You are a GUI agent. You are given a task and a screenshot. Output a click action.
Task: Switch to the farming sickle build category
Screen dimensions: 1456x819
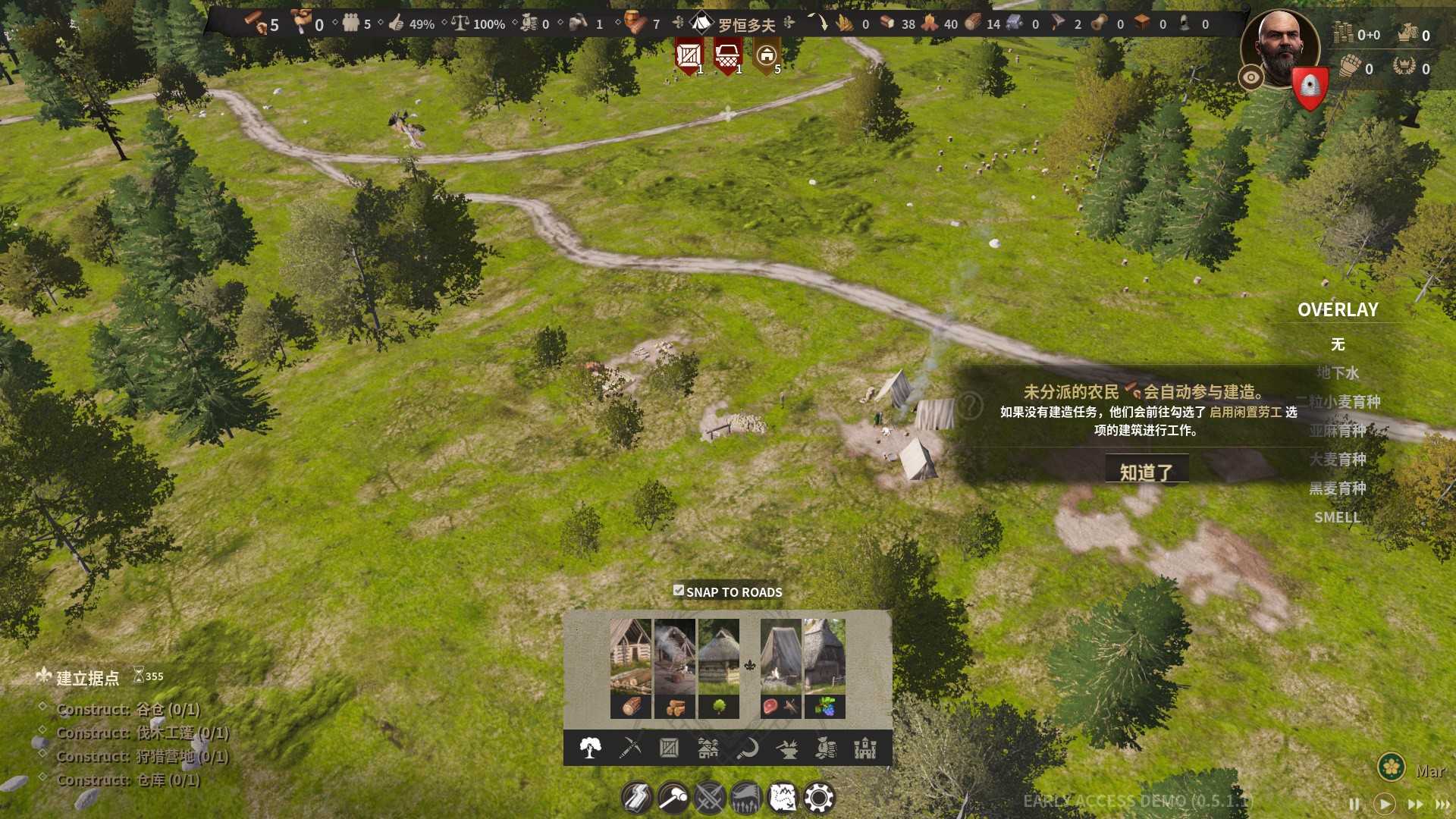(x=748, y=748)
